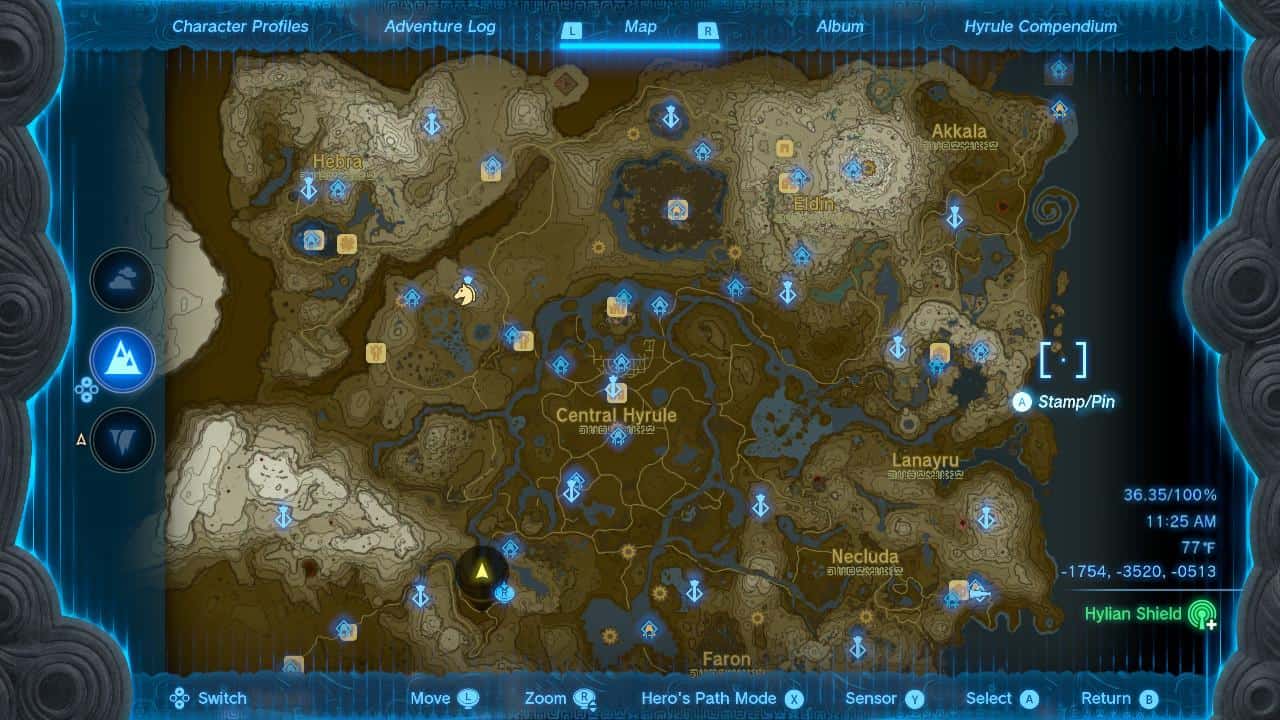
Task: Select Link's current position marker in Faron
Action: 481,572
